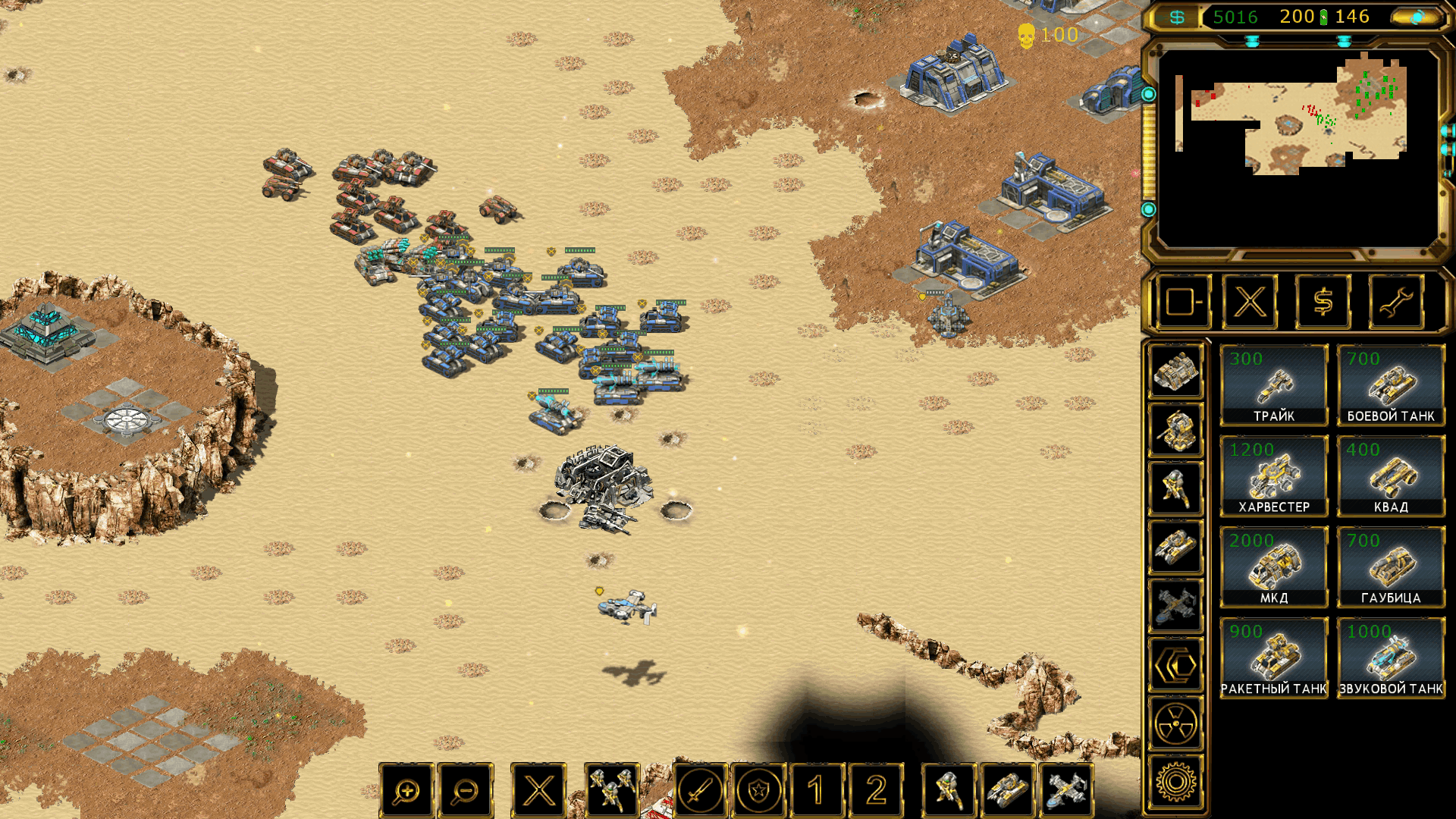Build a Ракетный Танк
Viewport: 1456px width, 819px height.
coord(1273,658)
